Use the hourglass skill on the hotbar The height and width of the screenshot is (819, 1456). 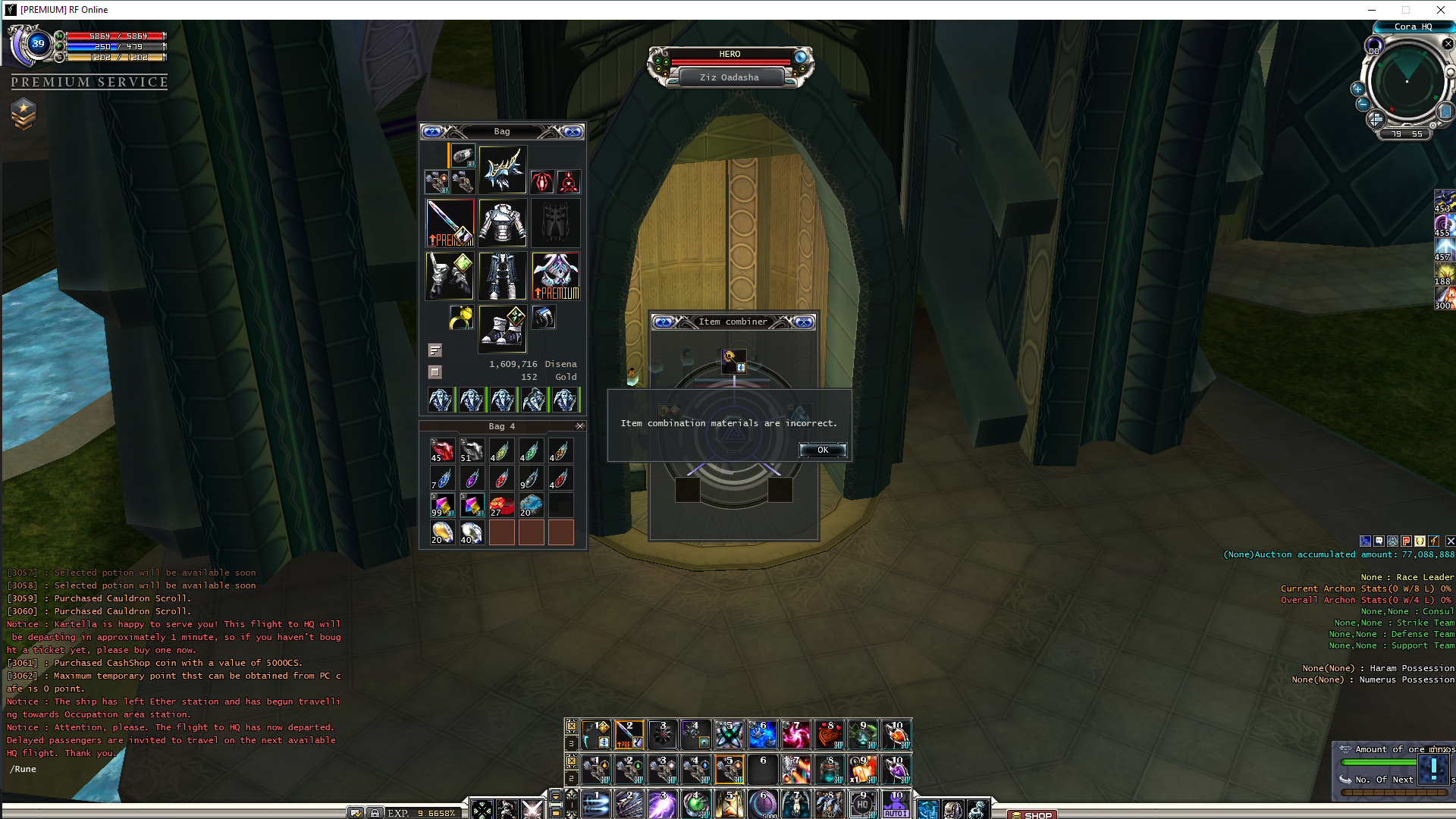pyautogui.click(x=729, y=804)
